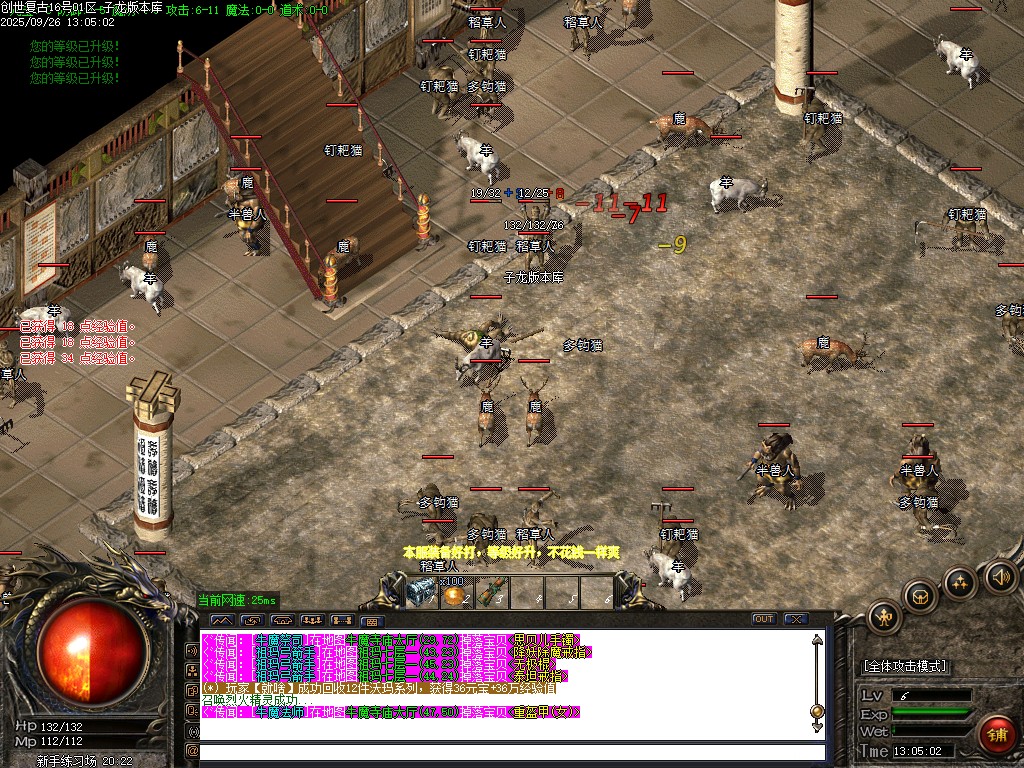Toggle the speaker chat channel filter
The width and height of the screenshot is (1024, 768).
click(x=192, y=650)
